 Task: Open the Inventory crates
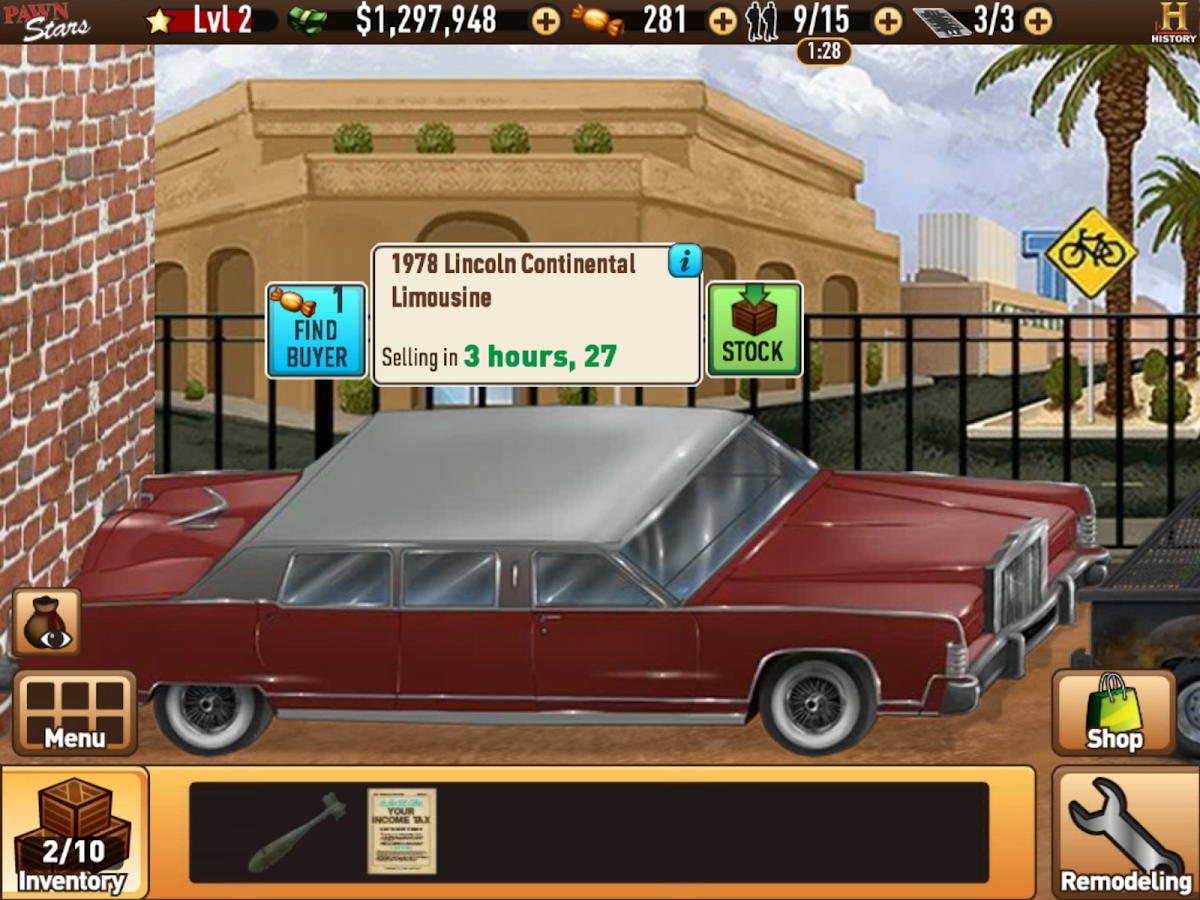73,833
